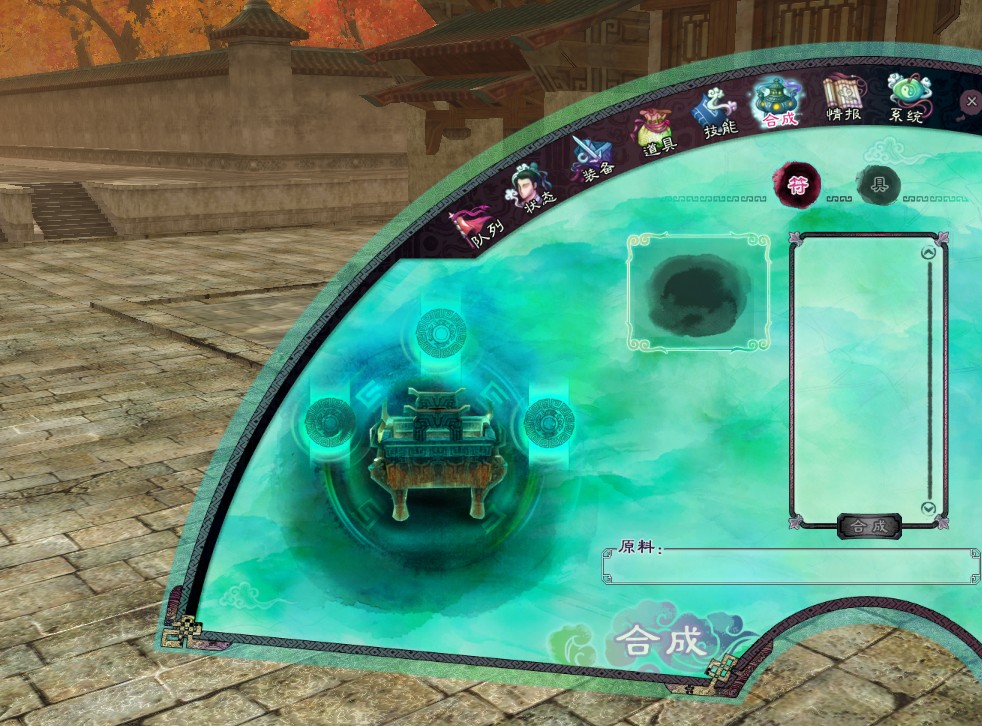Screen dimensions: 982x726
Task: Open the 系统 (System) menu tab
Action: click(907, 100)
